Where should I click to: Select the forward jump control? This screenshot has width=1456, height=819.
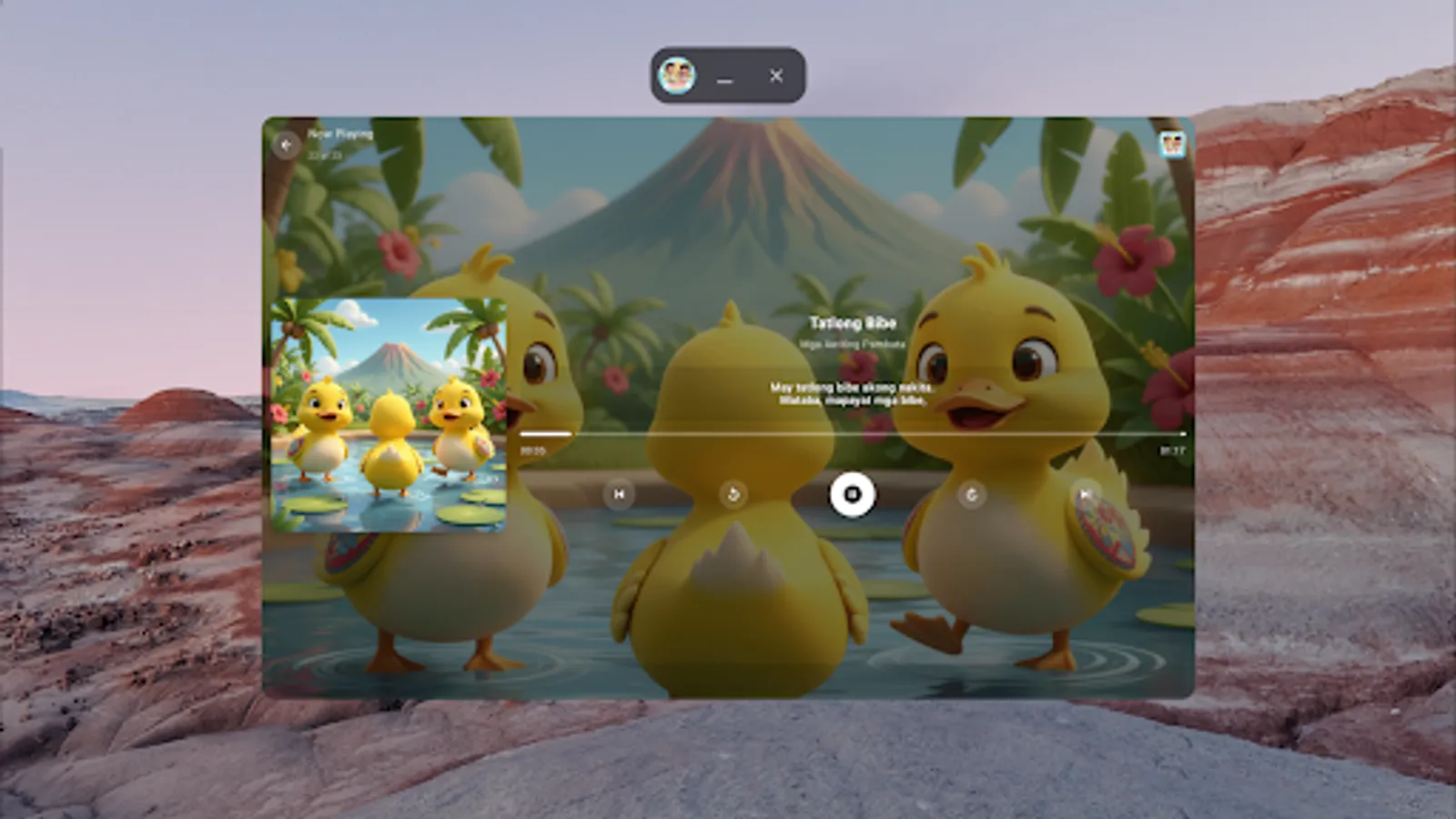(x=972, y=494)
